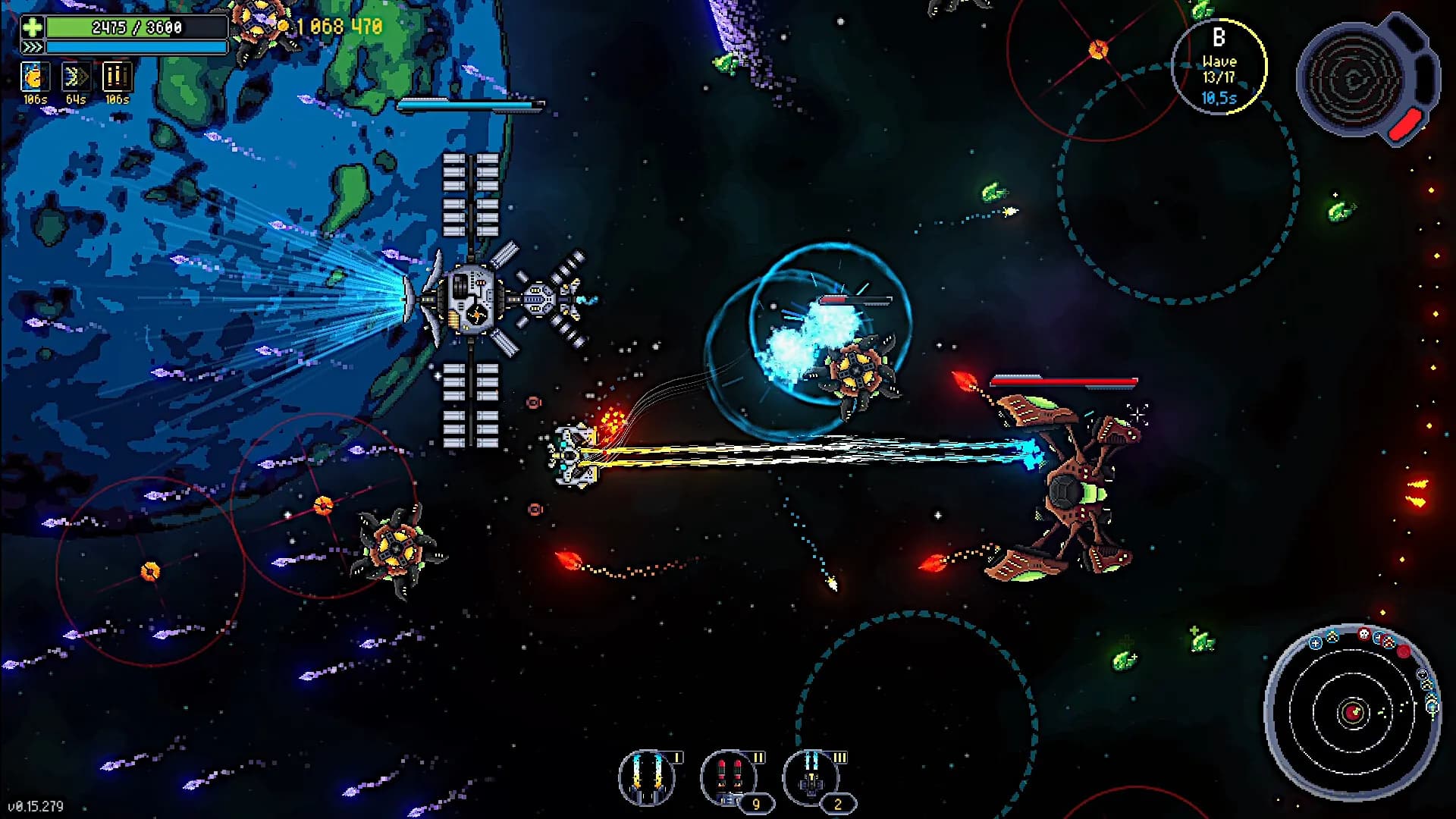Use the ammo reload ability on 106s cooldown

tap(118, 76)
